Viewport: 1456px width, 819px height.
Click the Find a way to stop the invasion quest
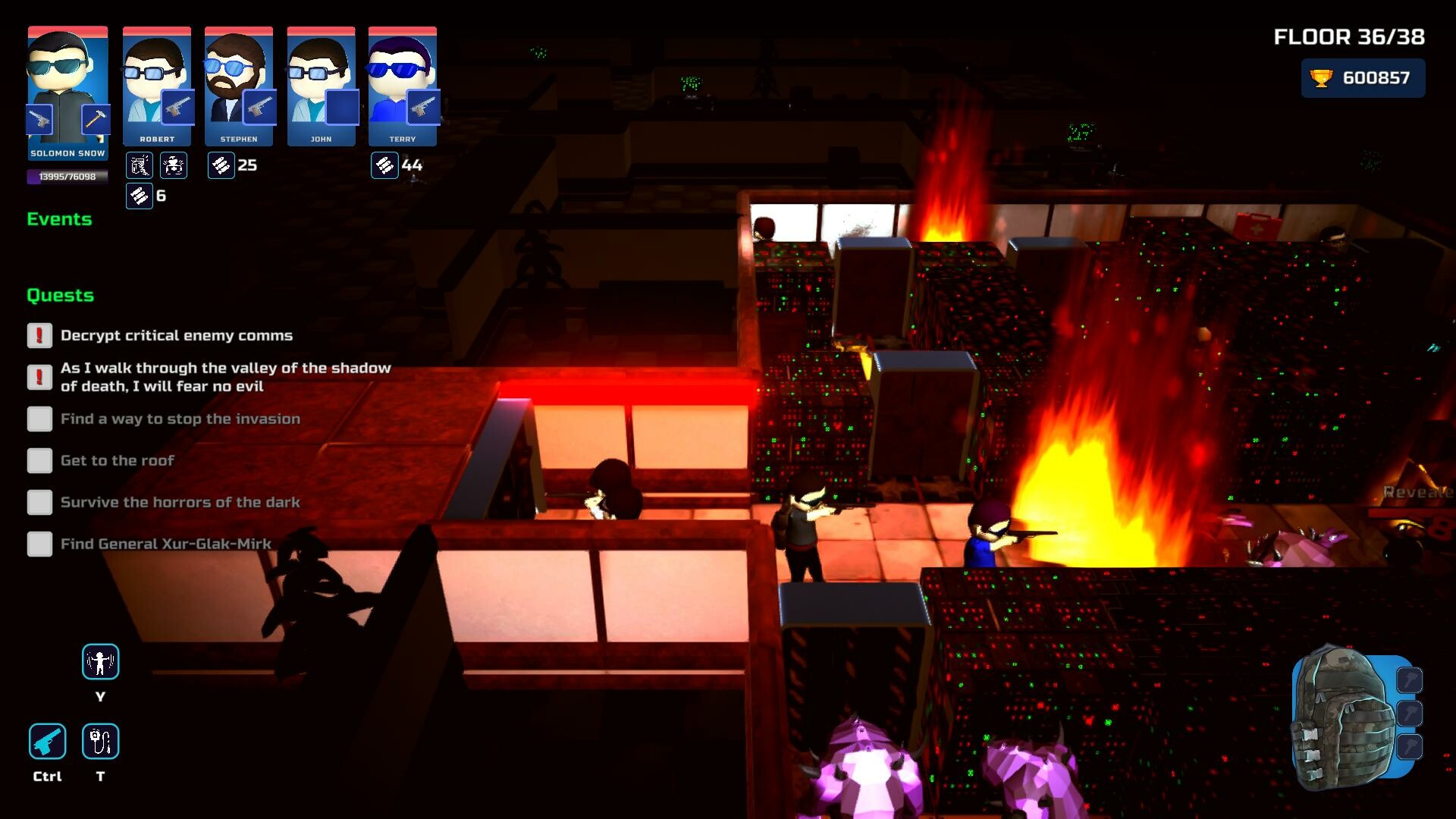click(x=180, y=419)
